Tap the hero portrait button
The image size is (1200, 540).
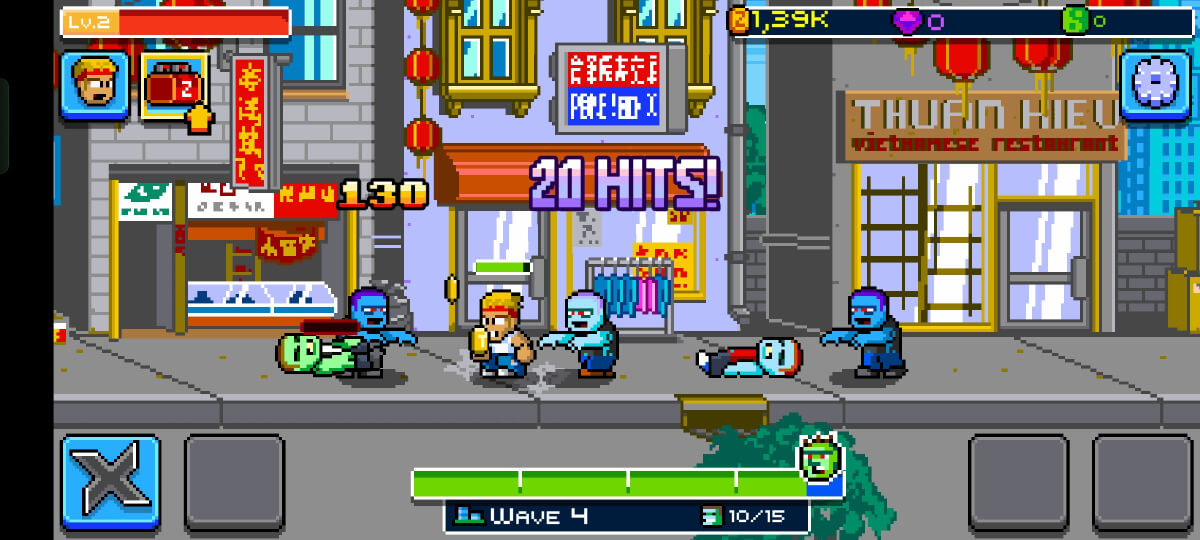coord(95,85)
